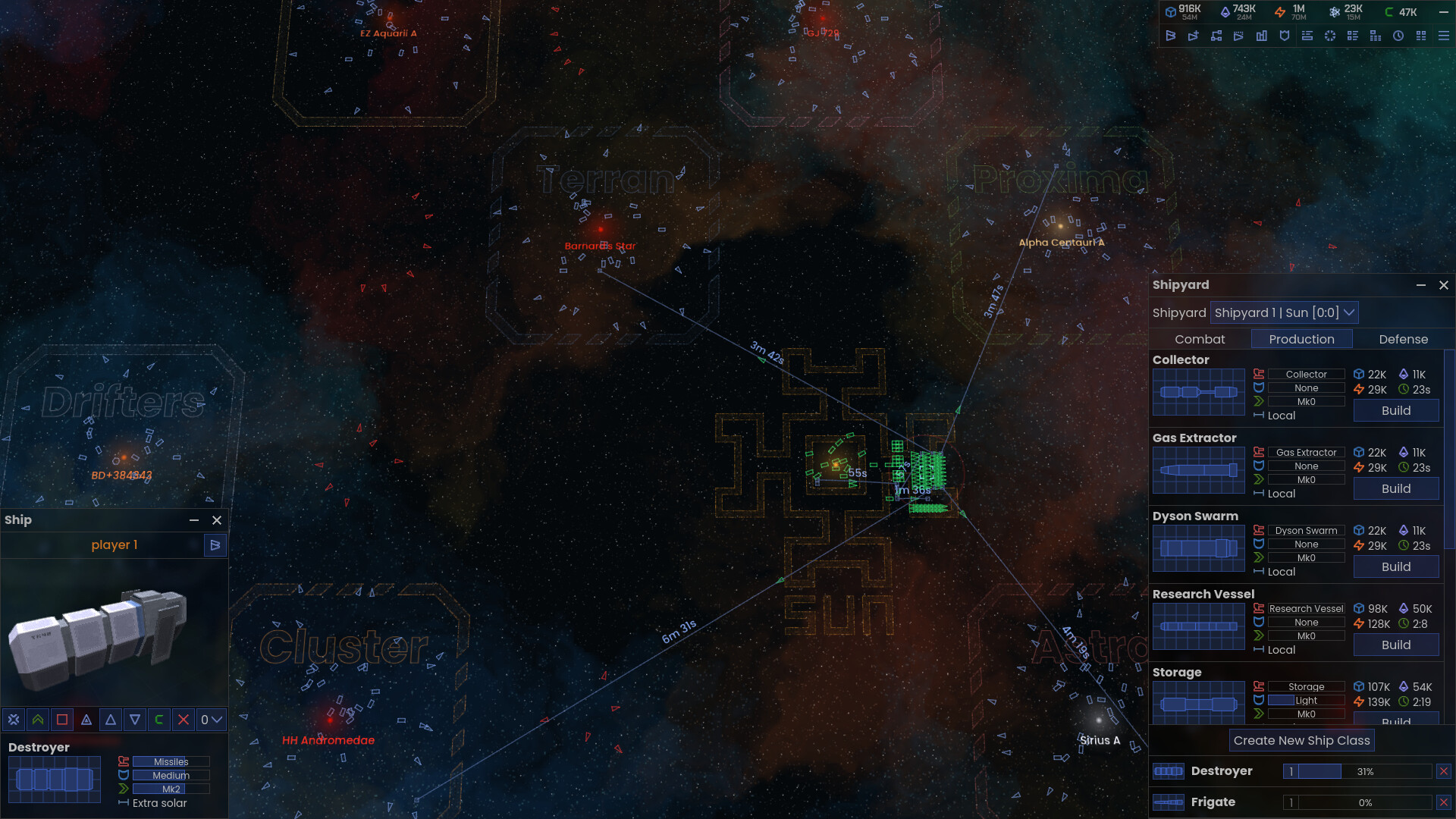Select the shield defense icon in top toolbar
The width and height of the screenshot is (1456, 819).
tap(1285, 36)
